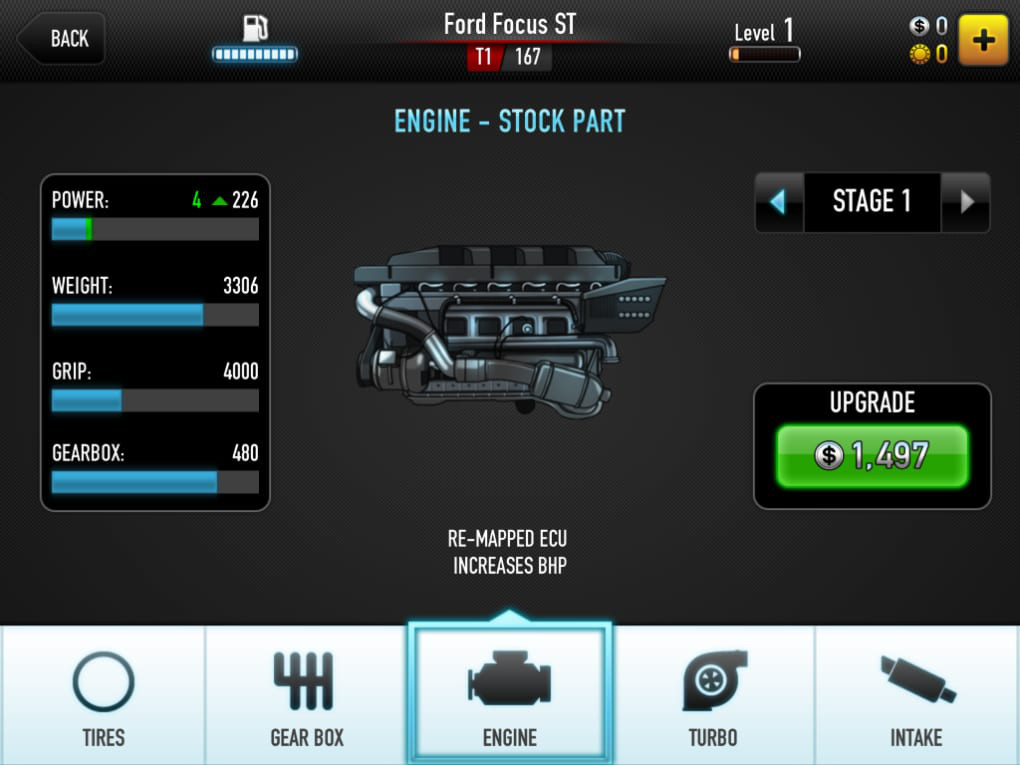Tap the yellow plus button to add currency
The width and height of the screenshot is (1020, 765).
pyautogui.click(x=983, y=40)
